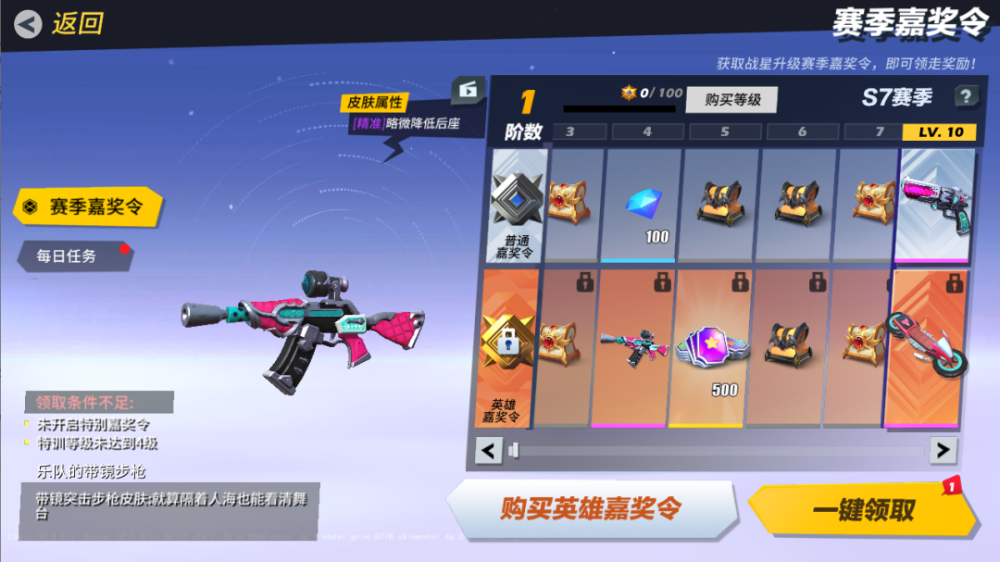Select the LV. 10 tier header
The image size is (1000, 562).
click(x=939, y=132)
